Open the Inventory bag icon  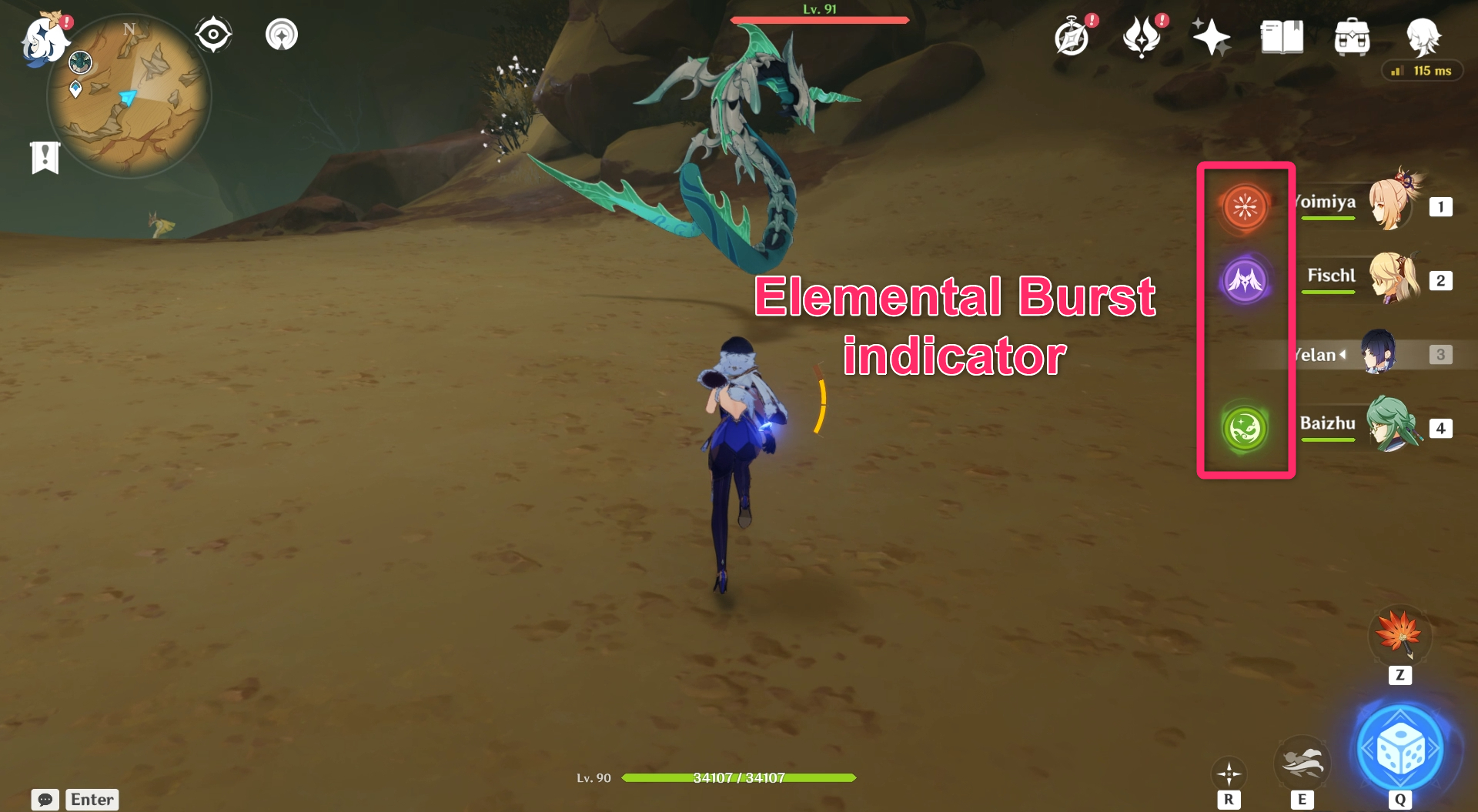pos(1353,36)
